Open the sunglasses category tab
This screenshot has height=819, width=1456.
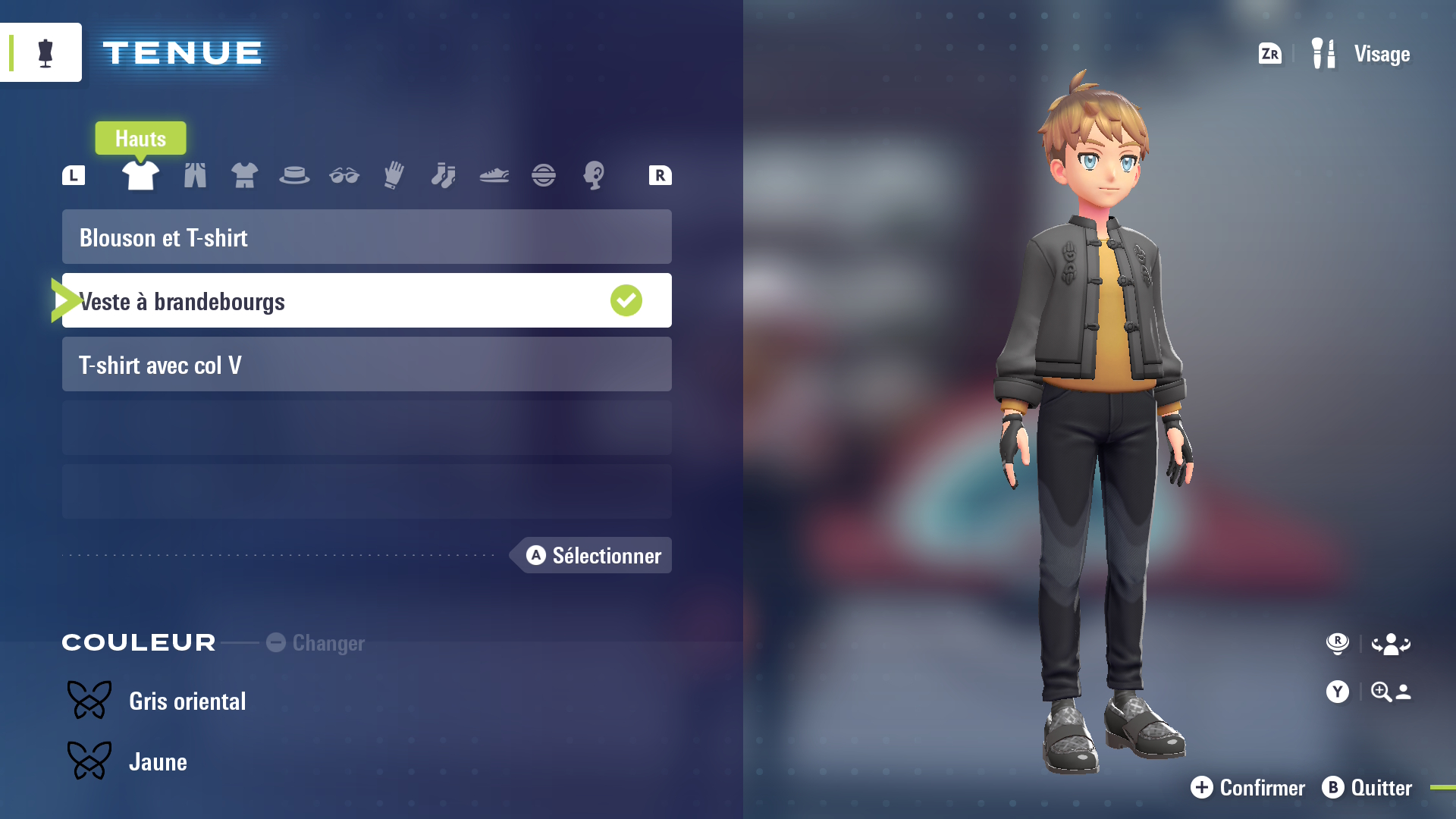[x=344, y=175]
